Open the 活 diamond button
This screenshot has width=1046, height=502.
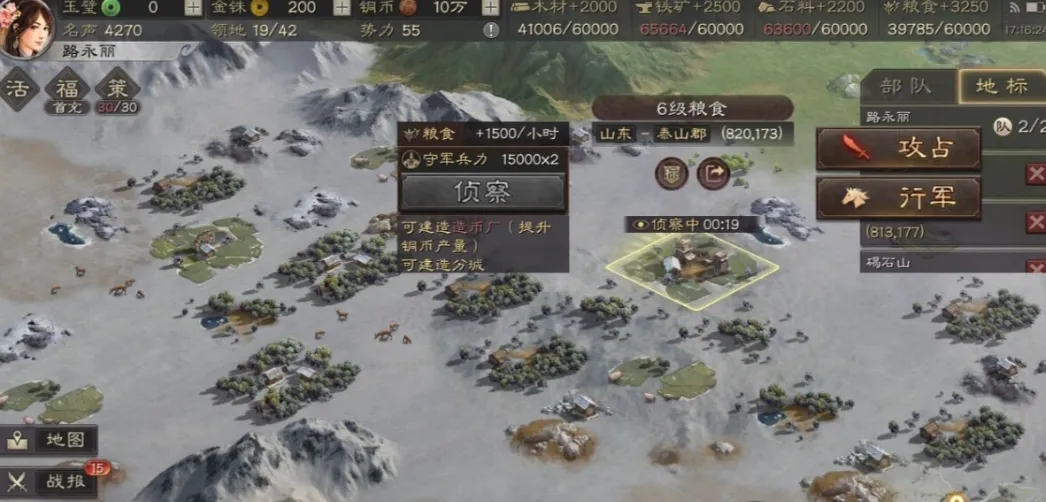tap(16, 89)
